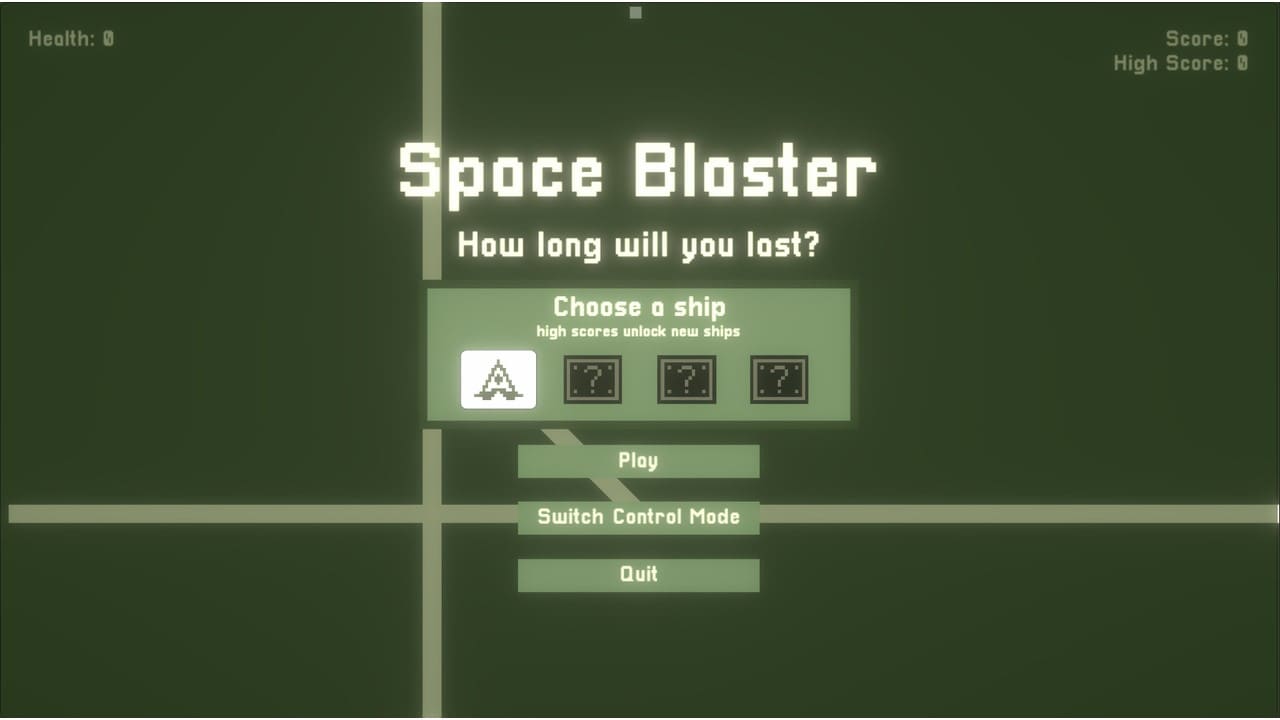Click the Choose a ship panel header
Screen dimensions: 1280x720
(638, 307)
